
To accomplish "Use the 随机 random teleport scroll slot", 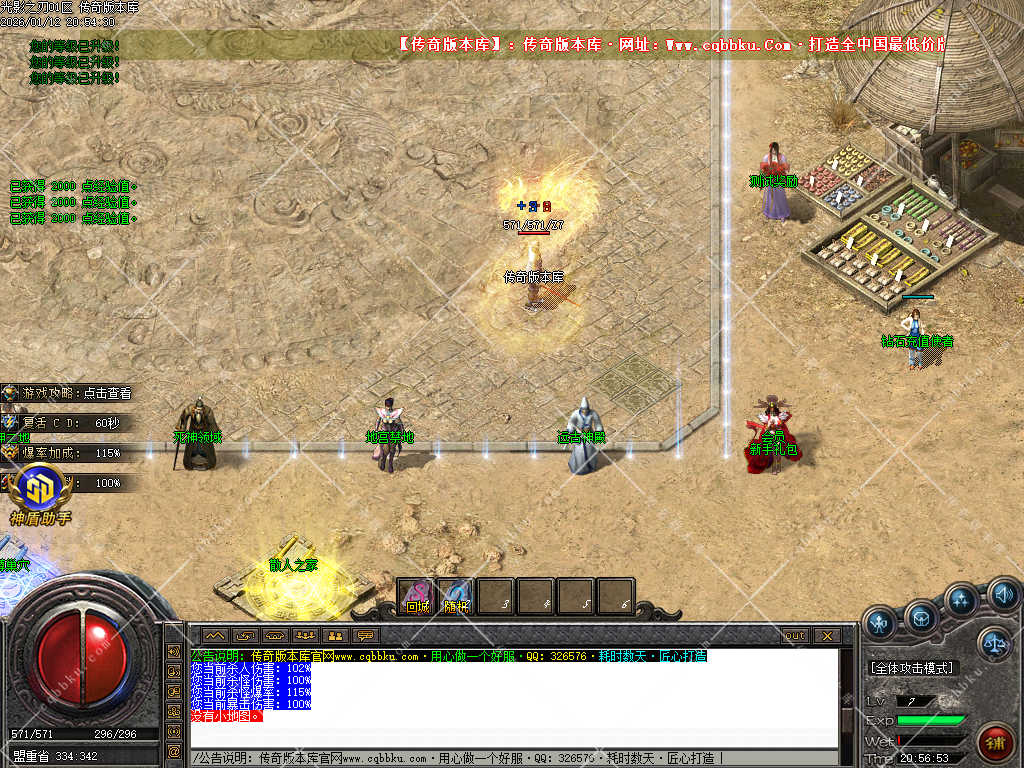I will tap(457, 597).
